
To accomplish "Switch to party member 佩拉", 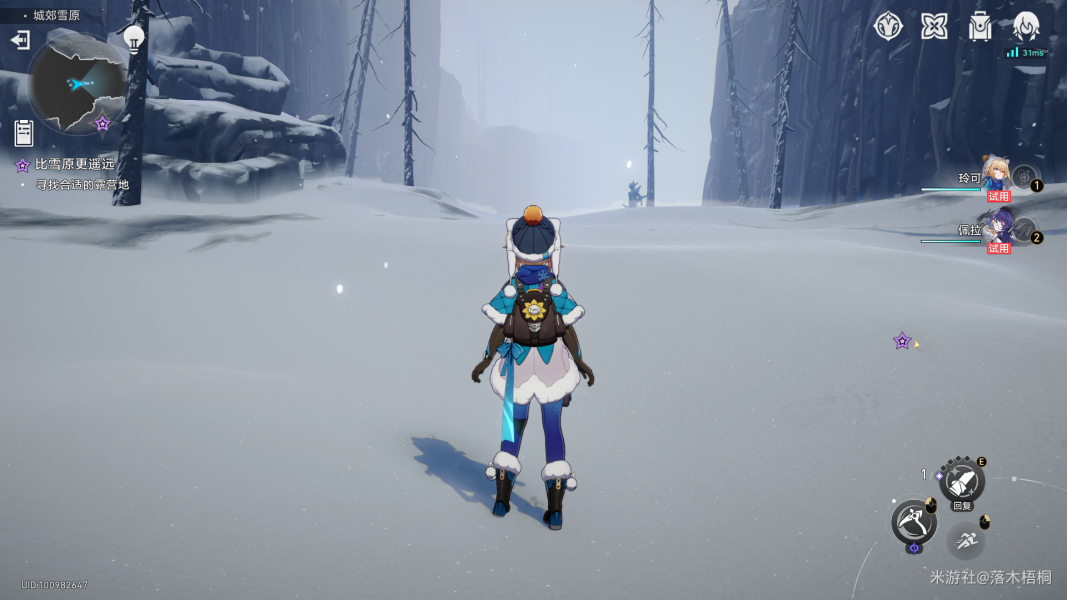I will pos(996,230).
